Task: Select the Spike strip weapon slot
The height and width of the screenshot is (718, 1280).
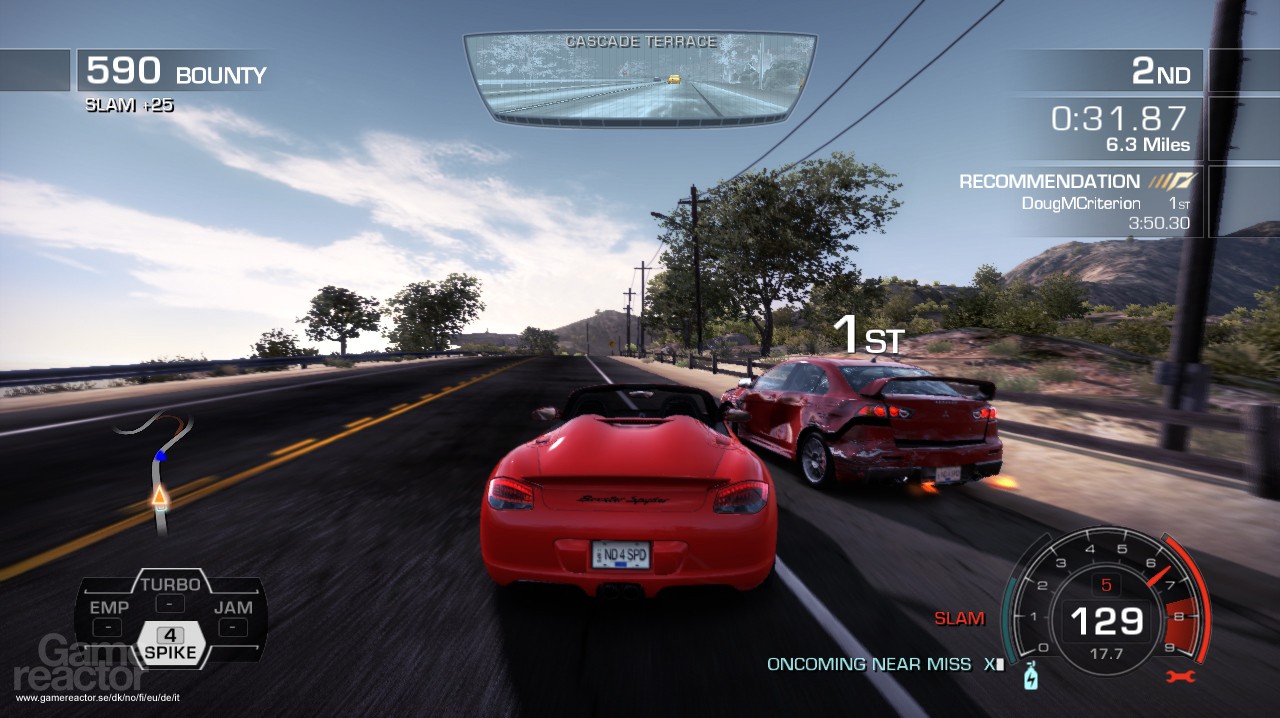Action: click(x=170, y=644)
